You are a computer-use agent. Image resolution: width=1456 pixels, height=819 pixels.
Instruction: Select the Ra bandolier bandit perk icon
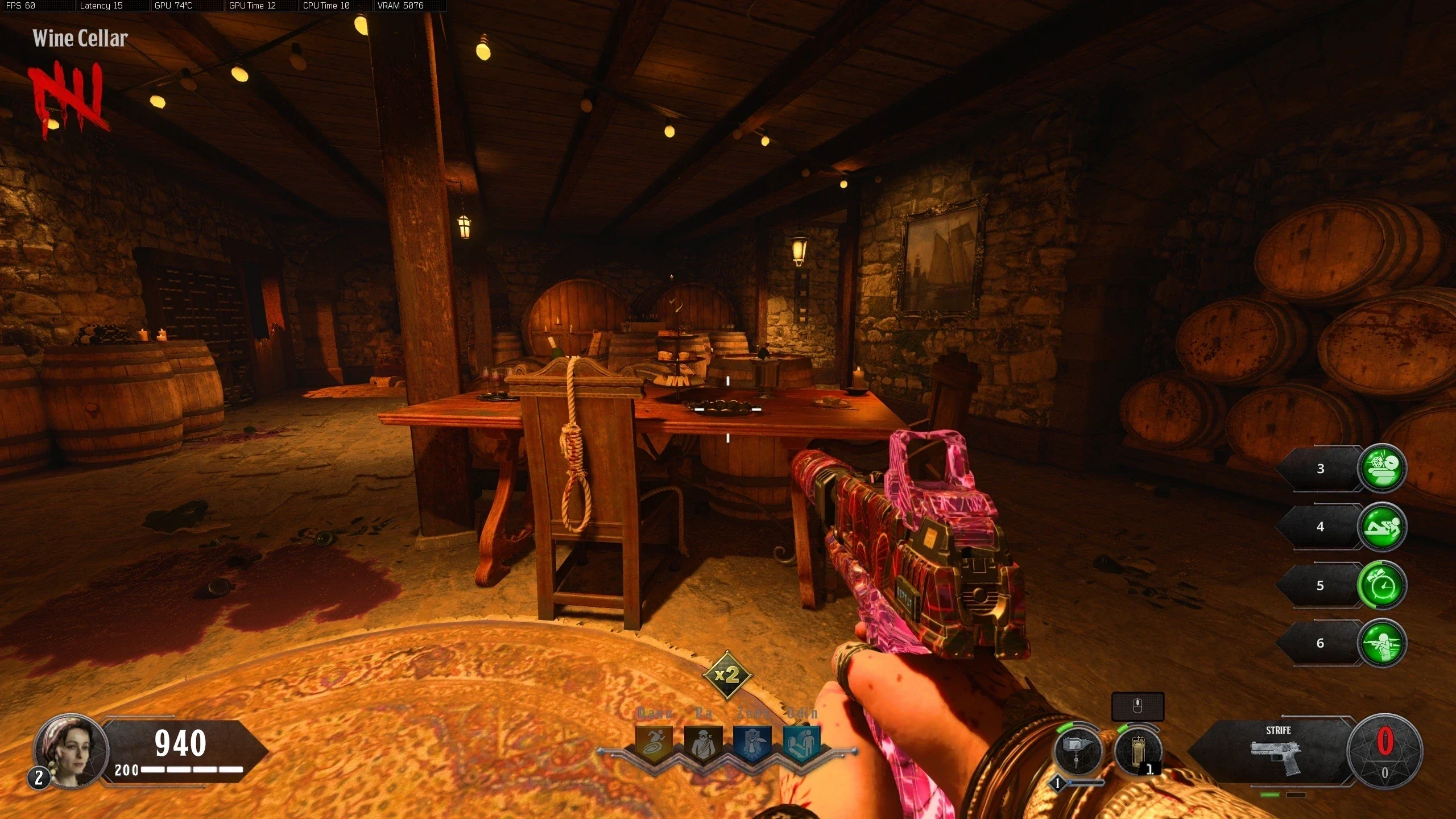[703, 742]
